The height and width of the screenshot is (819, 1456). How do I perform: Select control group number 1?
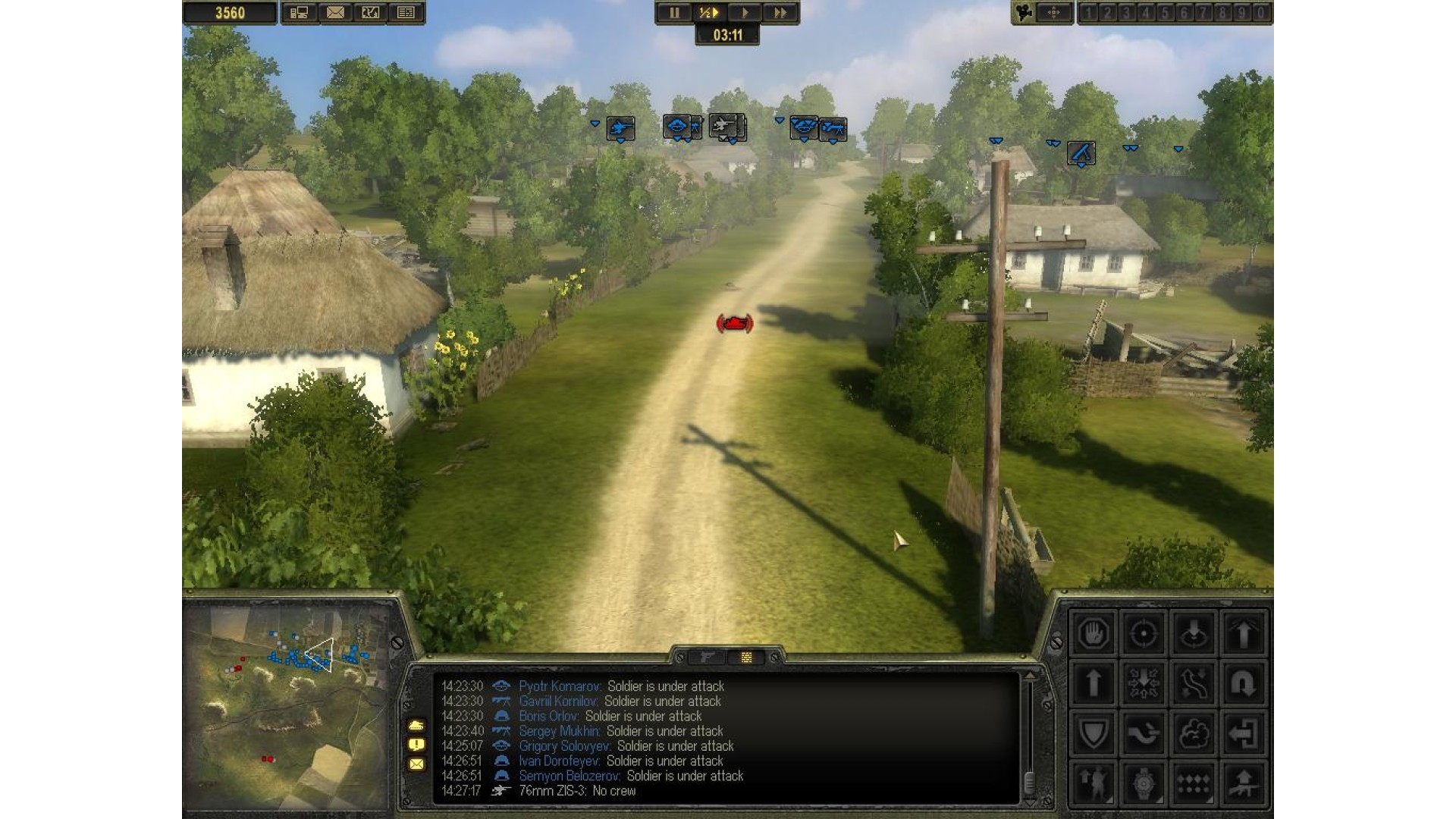1089,13
